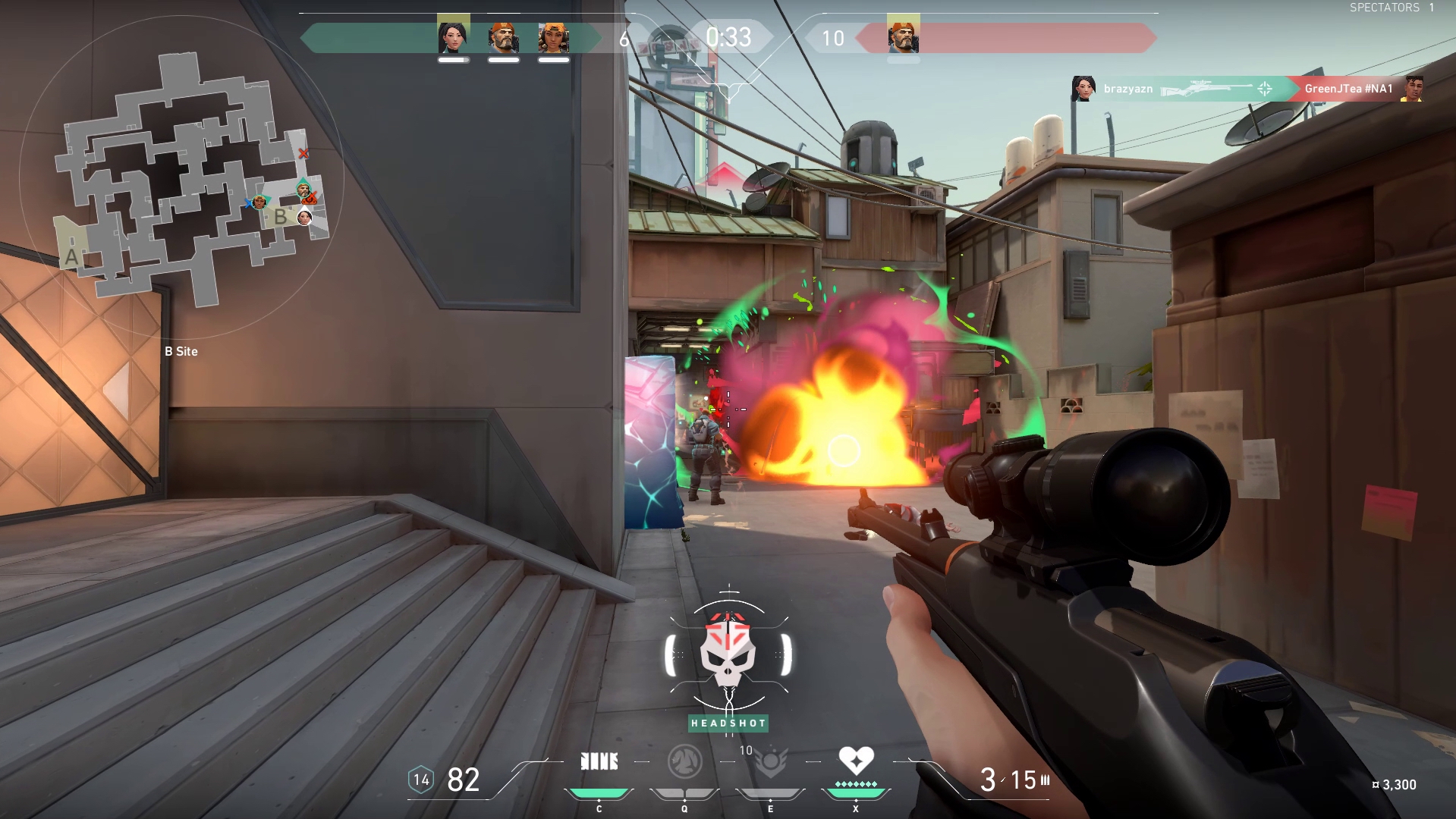
Task: Click Brimstone's portrait on the red team bar
Action: coord(903,36)
